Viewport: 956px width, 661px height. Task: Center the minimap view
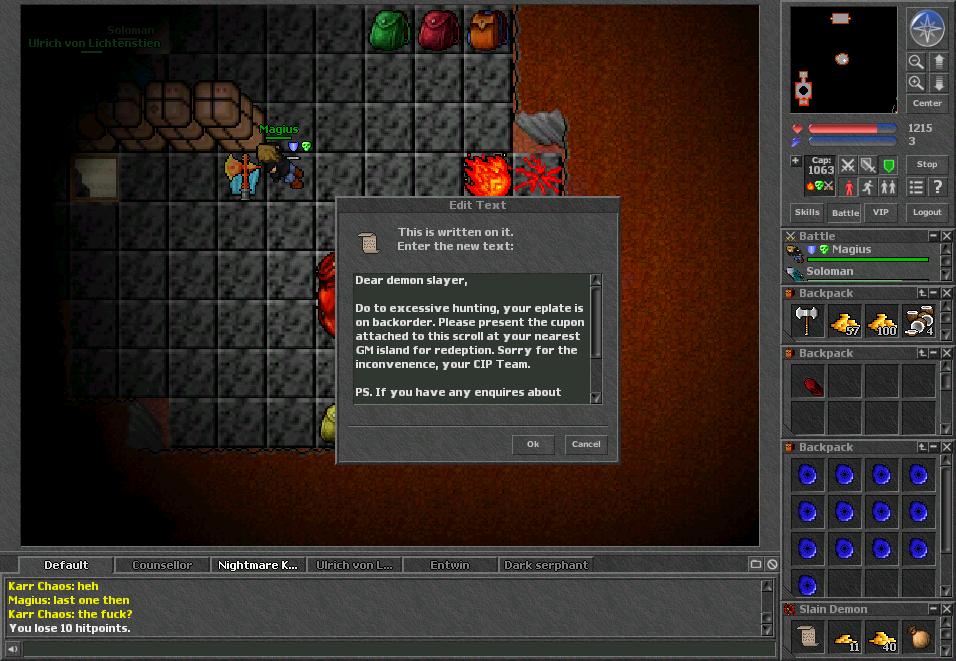tap(927, 103)
